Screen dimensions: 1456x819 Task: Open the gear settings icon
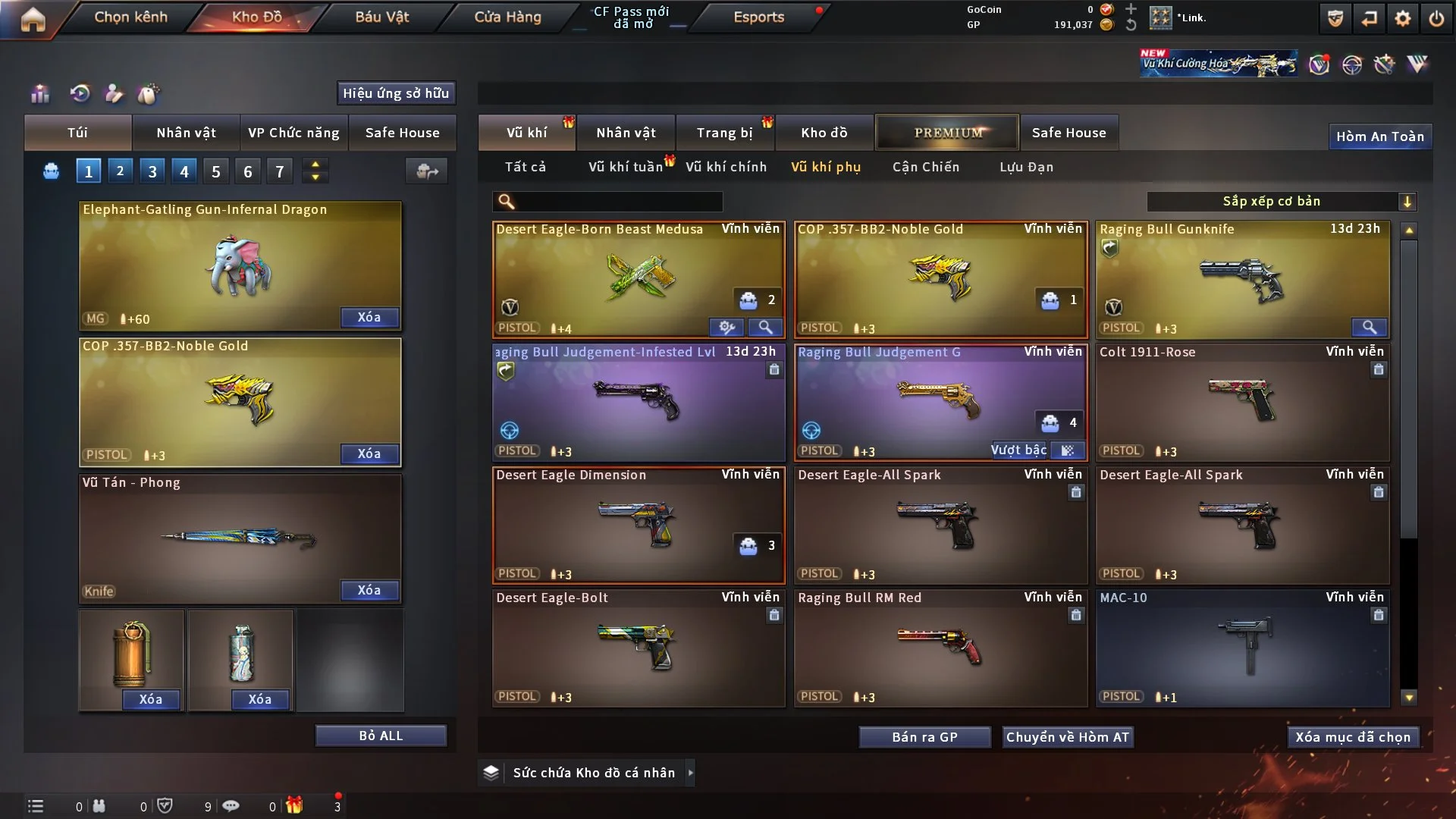1403,18
